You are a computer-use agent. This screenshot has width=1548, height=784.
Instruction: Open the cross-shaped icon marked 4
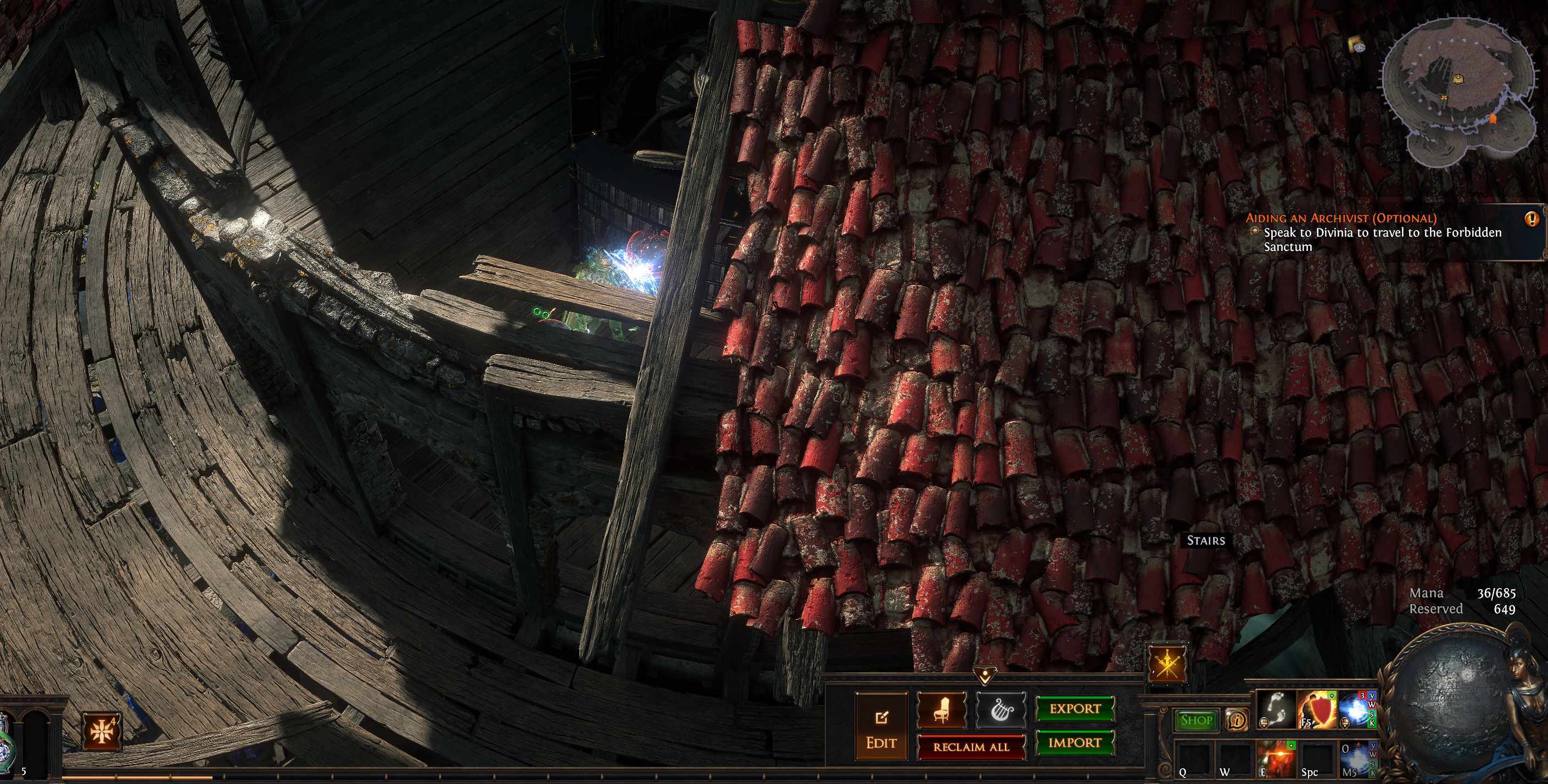[101, 731]
